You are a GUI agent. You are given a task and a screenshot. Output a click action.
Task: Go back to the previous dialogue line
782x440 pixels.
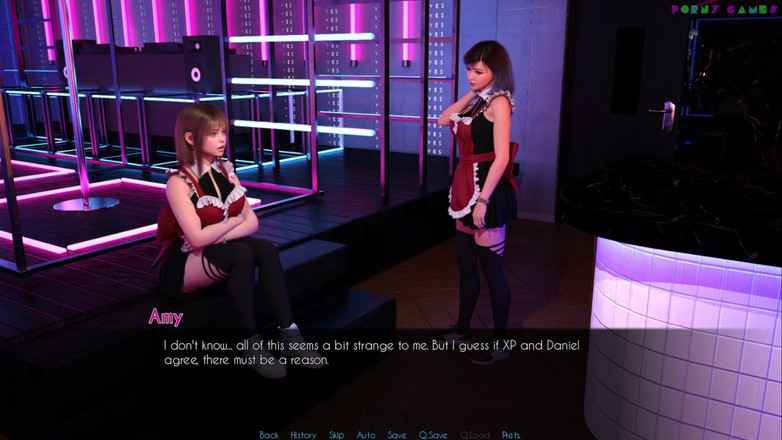[269, 435]
